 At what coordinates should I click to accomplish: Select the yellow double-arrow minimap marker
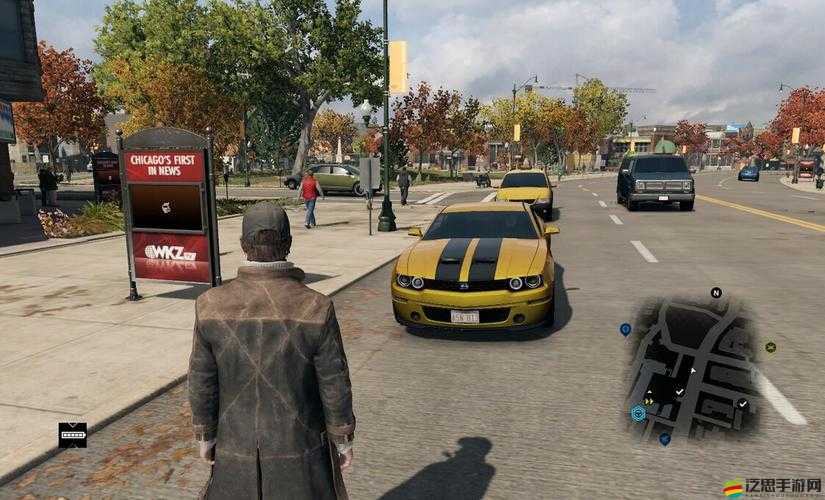(650, 401)
